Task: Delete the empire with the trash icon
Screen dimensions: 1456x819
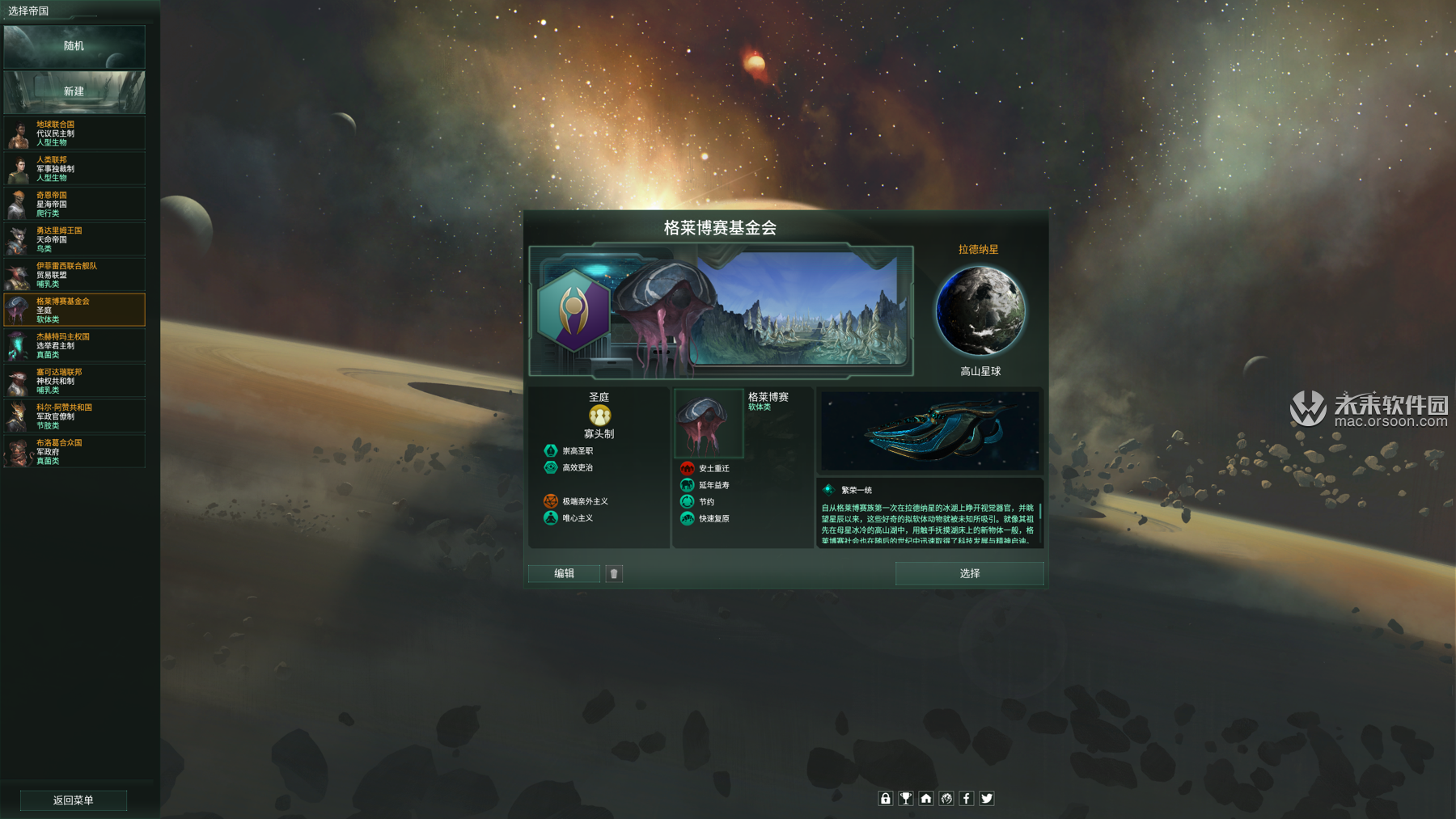Action: (x=614, y=573)
